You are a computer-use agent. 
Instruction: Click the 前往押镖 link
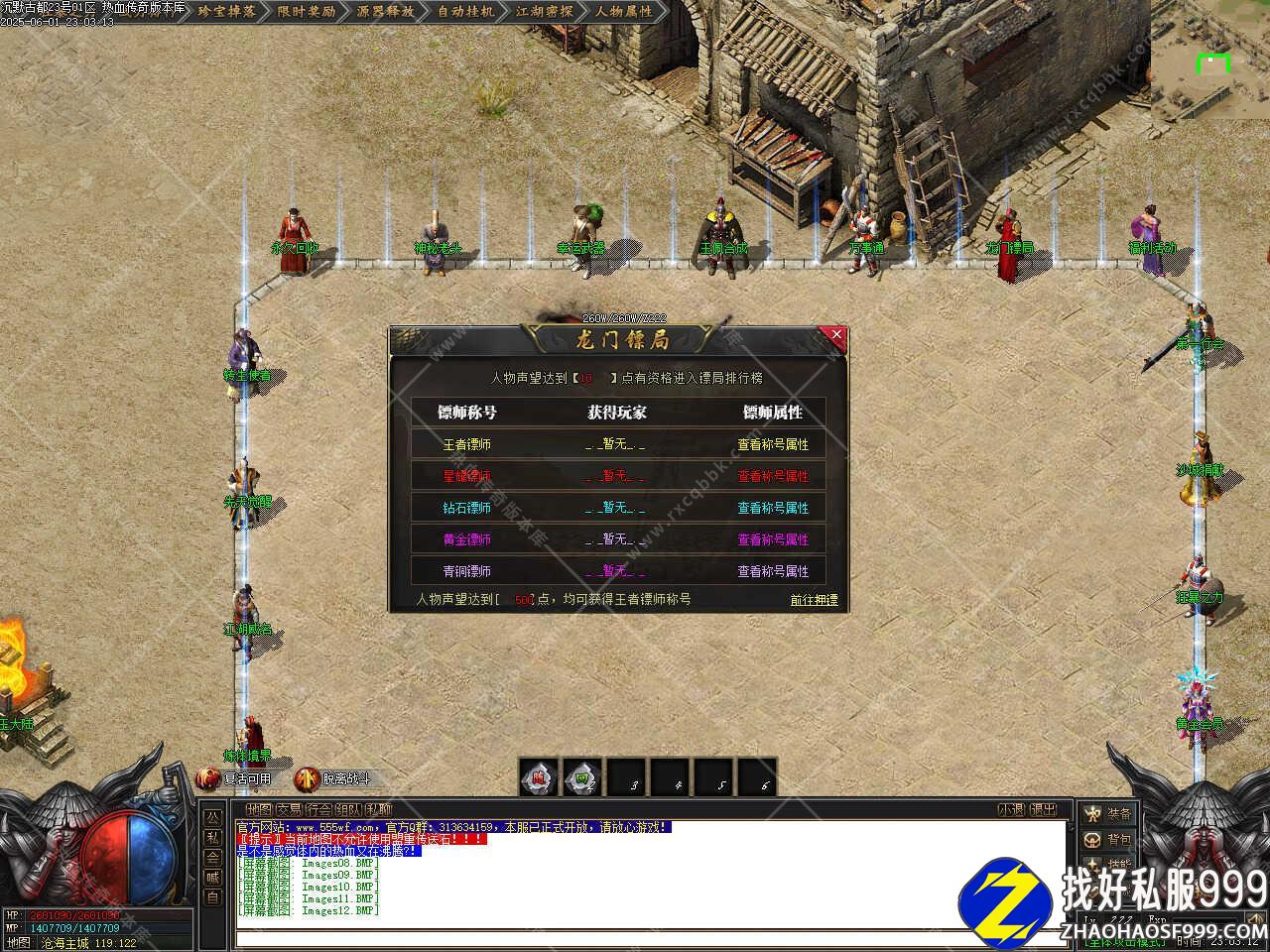(814, 600)
